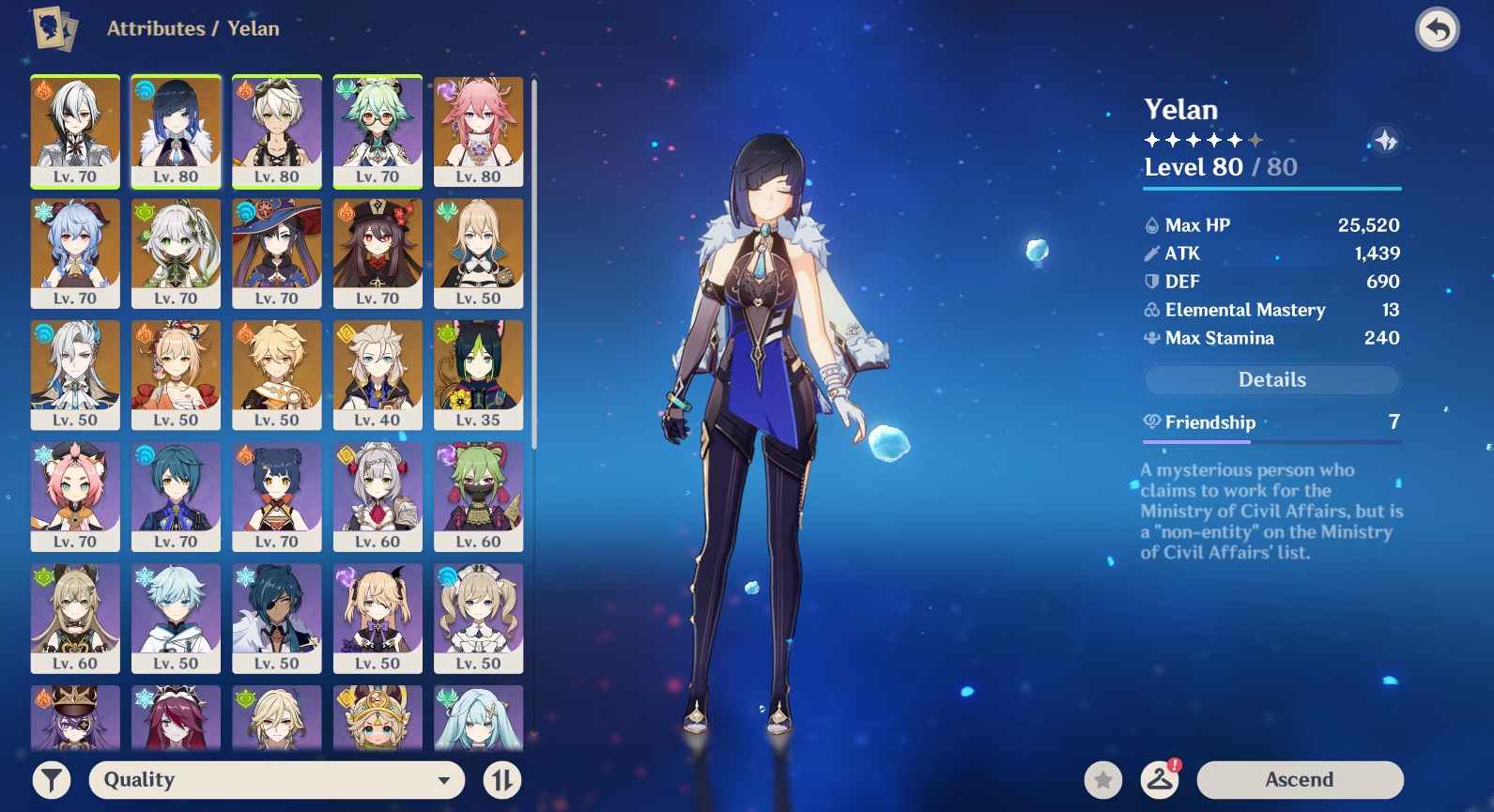
Task: Select Ganyu's Lv. 70 portrait
Action: 75,252
